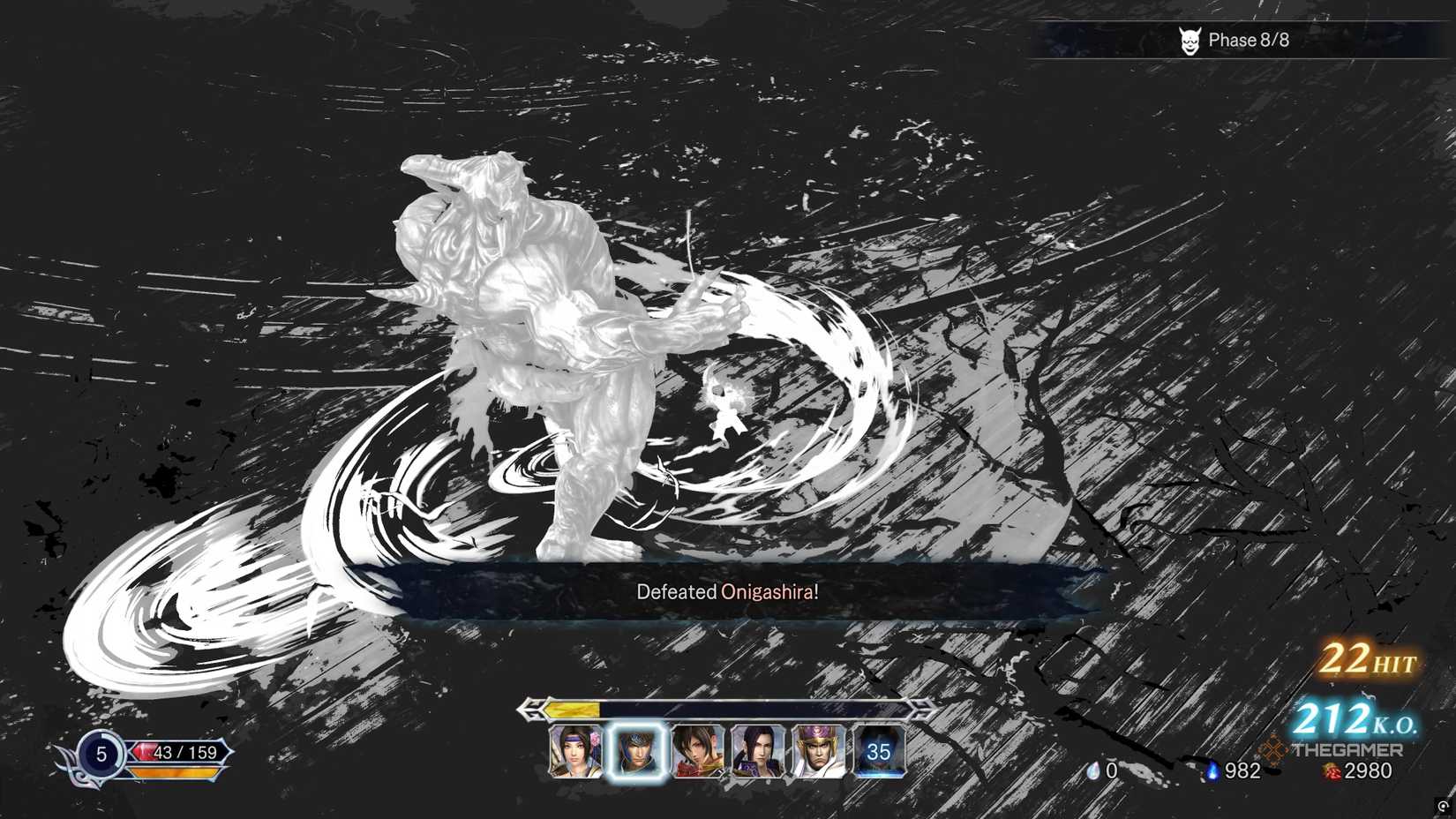This screenshot has width=1456, height=819.
Task: Select the level 5 crystal emblem bottom-left
Action: (101, 755)
